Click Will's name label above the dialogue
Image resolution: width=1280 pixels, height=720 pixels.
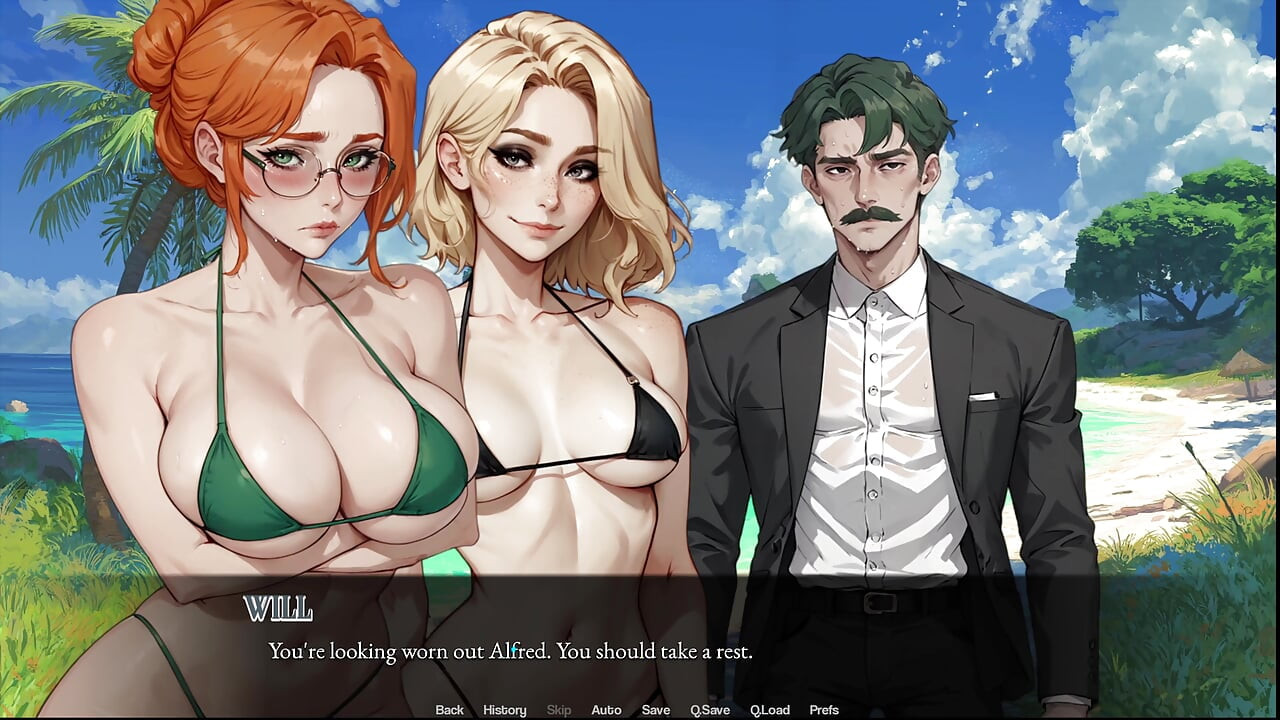pyautogui.click(x=279, y=608)
